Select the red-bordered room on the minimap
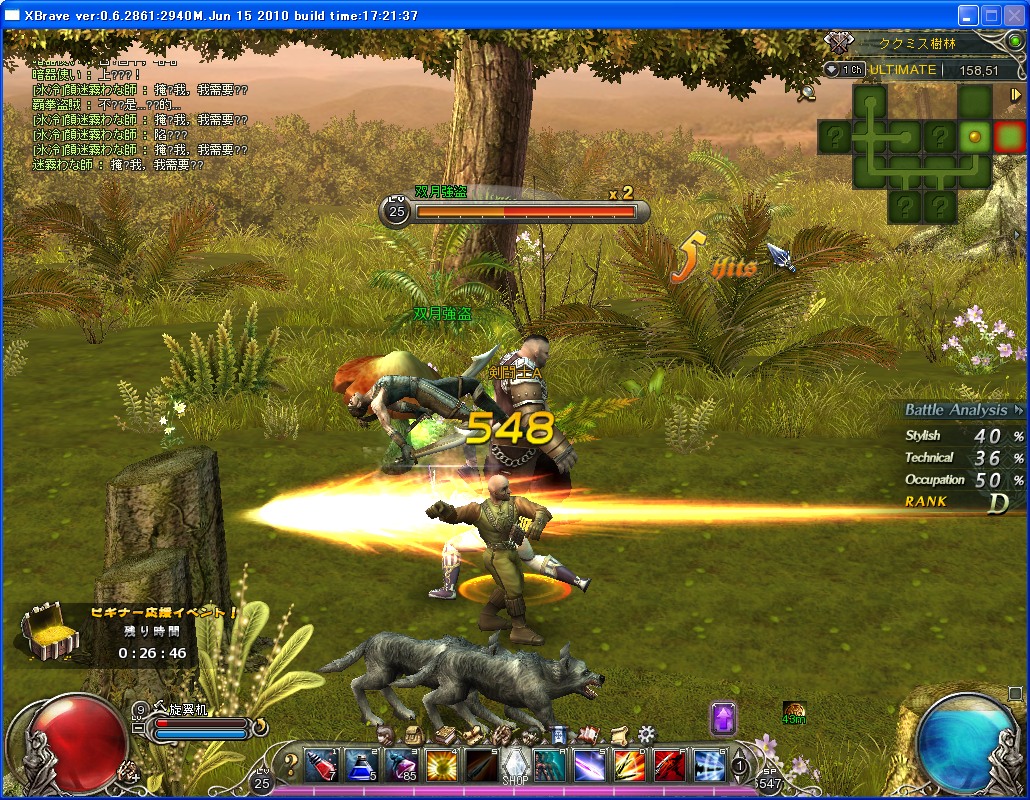The image size is (1030, 800). 1008,136
